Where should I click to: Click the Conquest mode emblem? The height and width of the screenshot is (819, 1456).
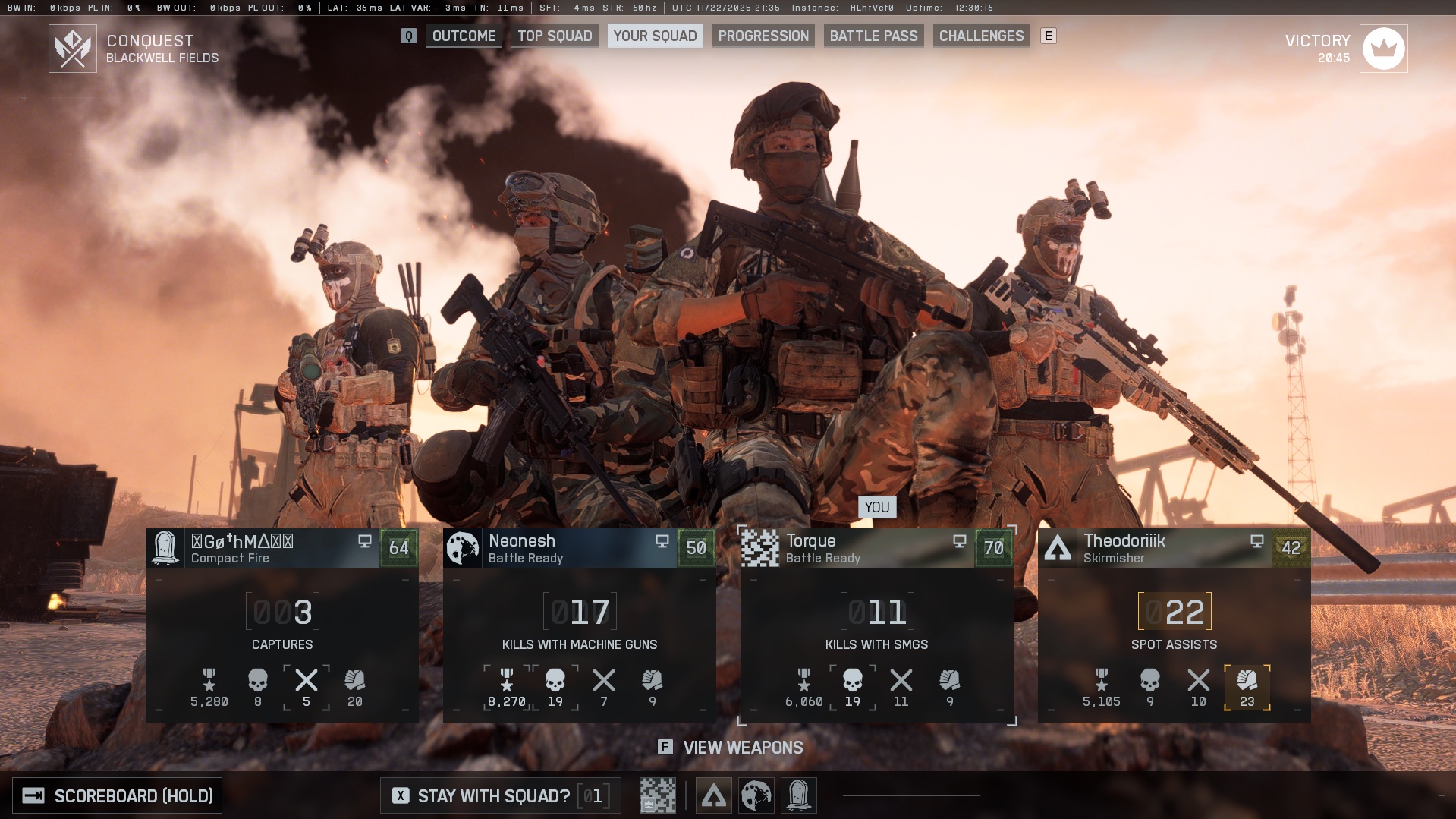pyautogui.click(x=73, y=49)
